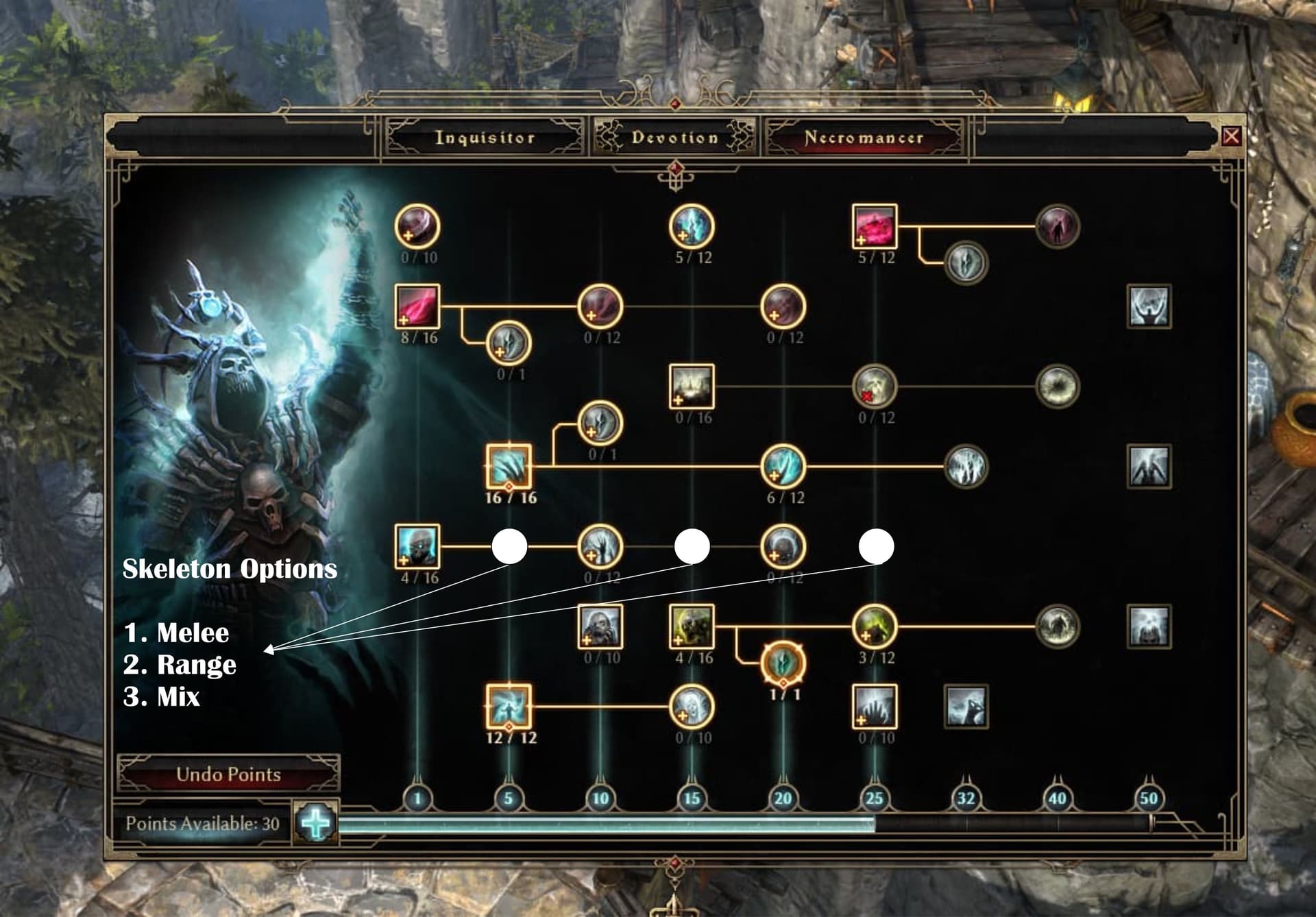
Task: Select the Reaping Strike skill icon
Action: [417, 226]
